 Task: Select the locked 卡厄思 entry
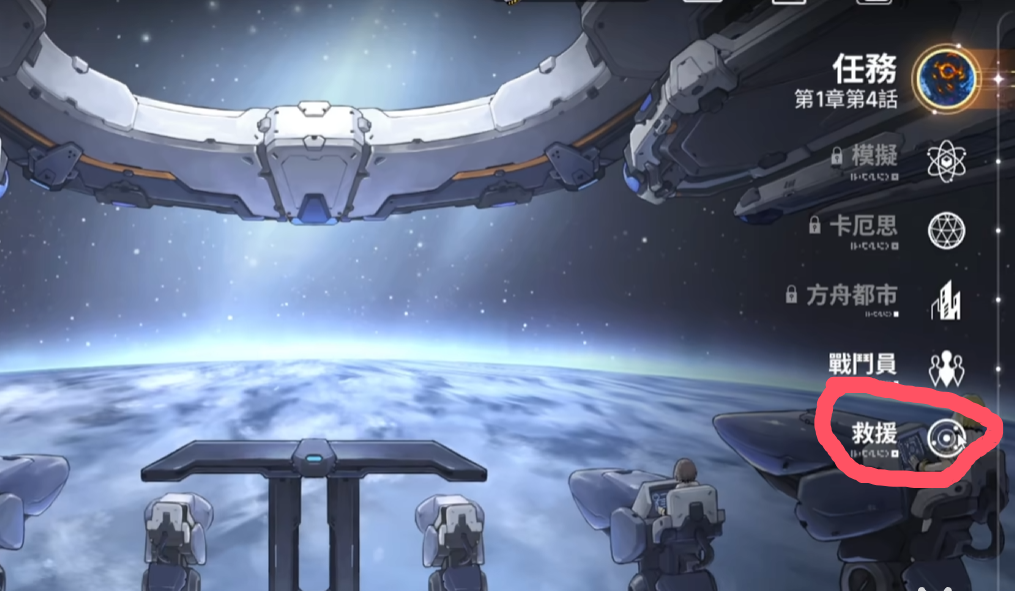click(944, 231)
